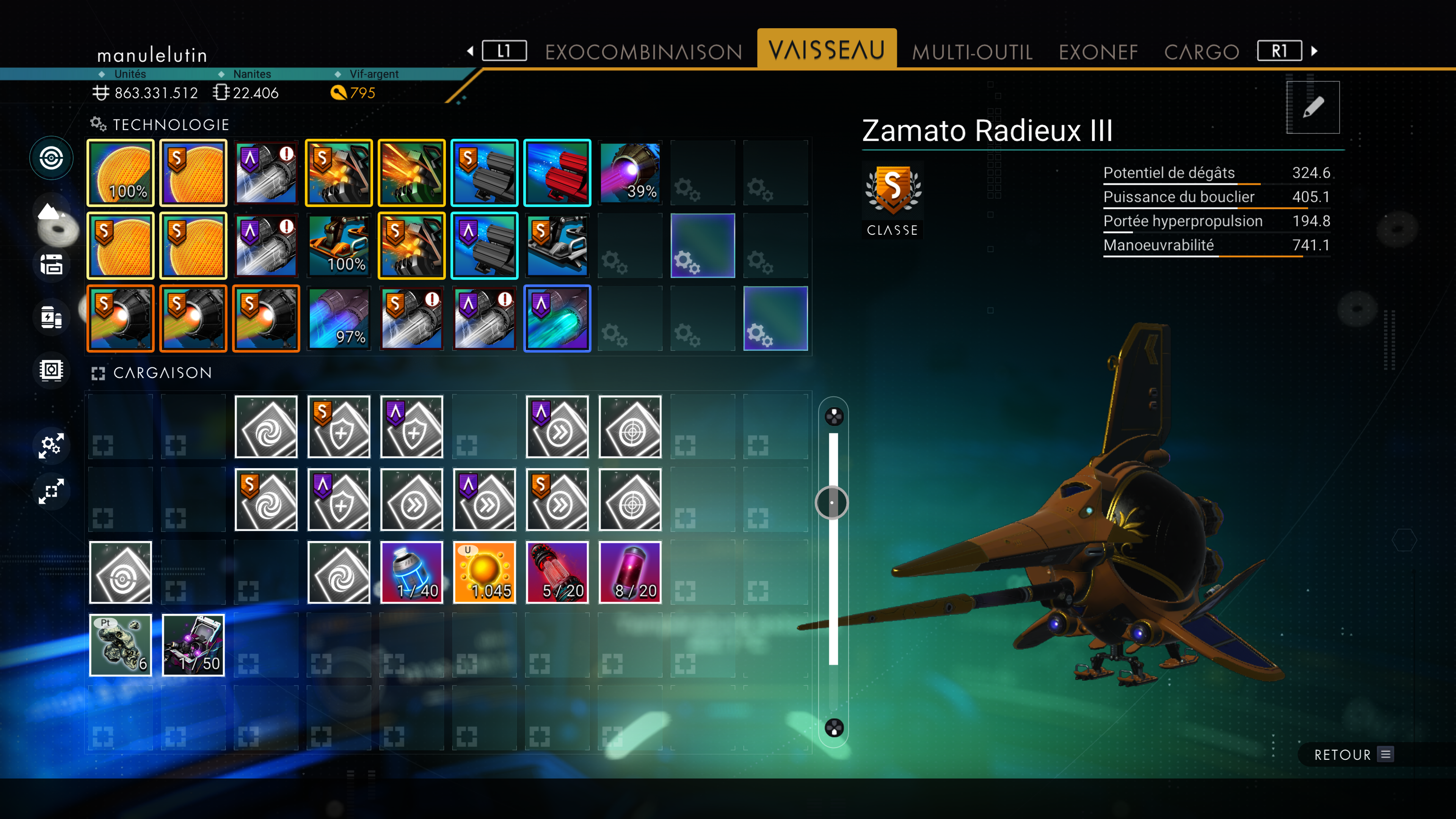The height and width of the screenshot is (819, 1456).
Task: Choose the sun-icon item stack of 1.045
Action: tap(485, 572)
